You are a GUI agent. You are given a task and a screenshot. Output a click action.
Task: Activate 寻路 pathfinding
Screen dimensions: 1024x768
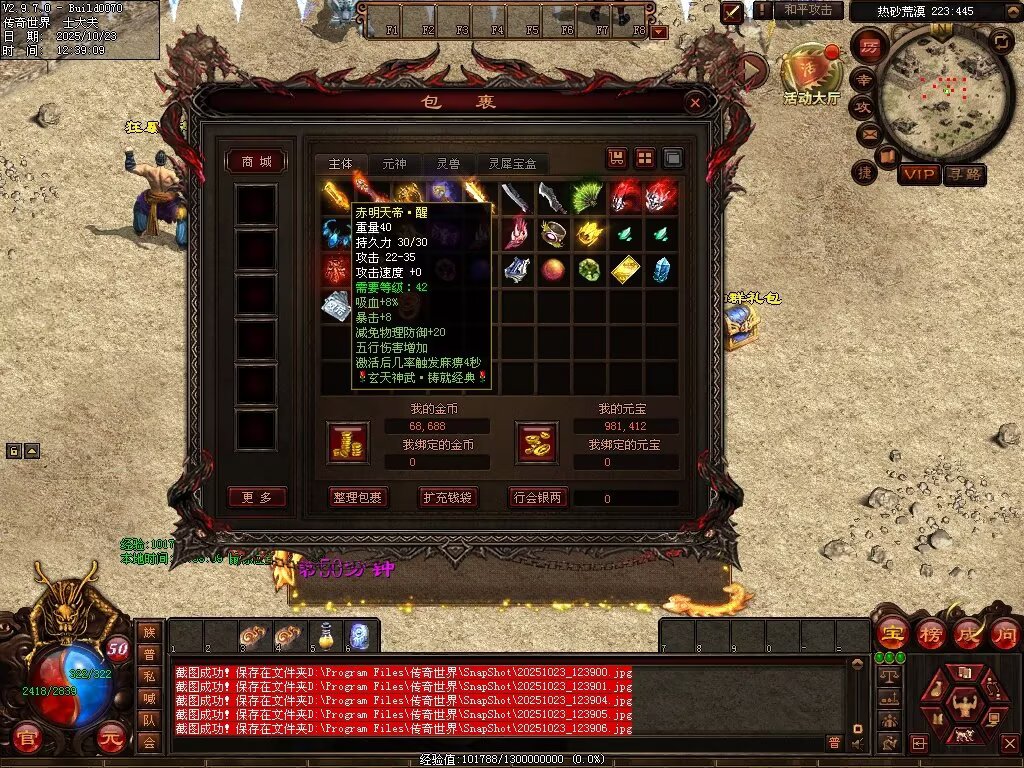[x=964, y=174]
